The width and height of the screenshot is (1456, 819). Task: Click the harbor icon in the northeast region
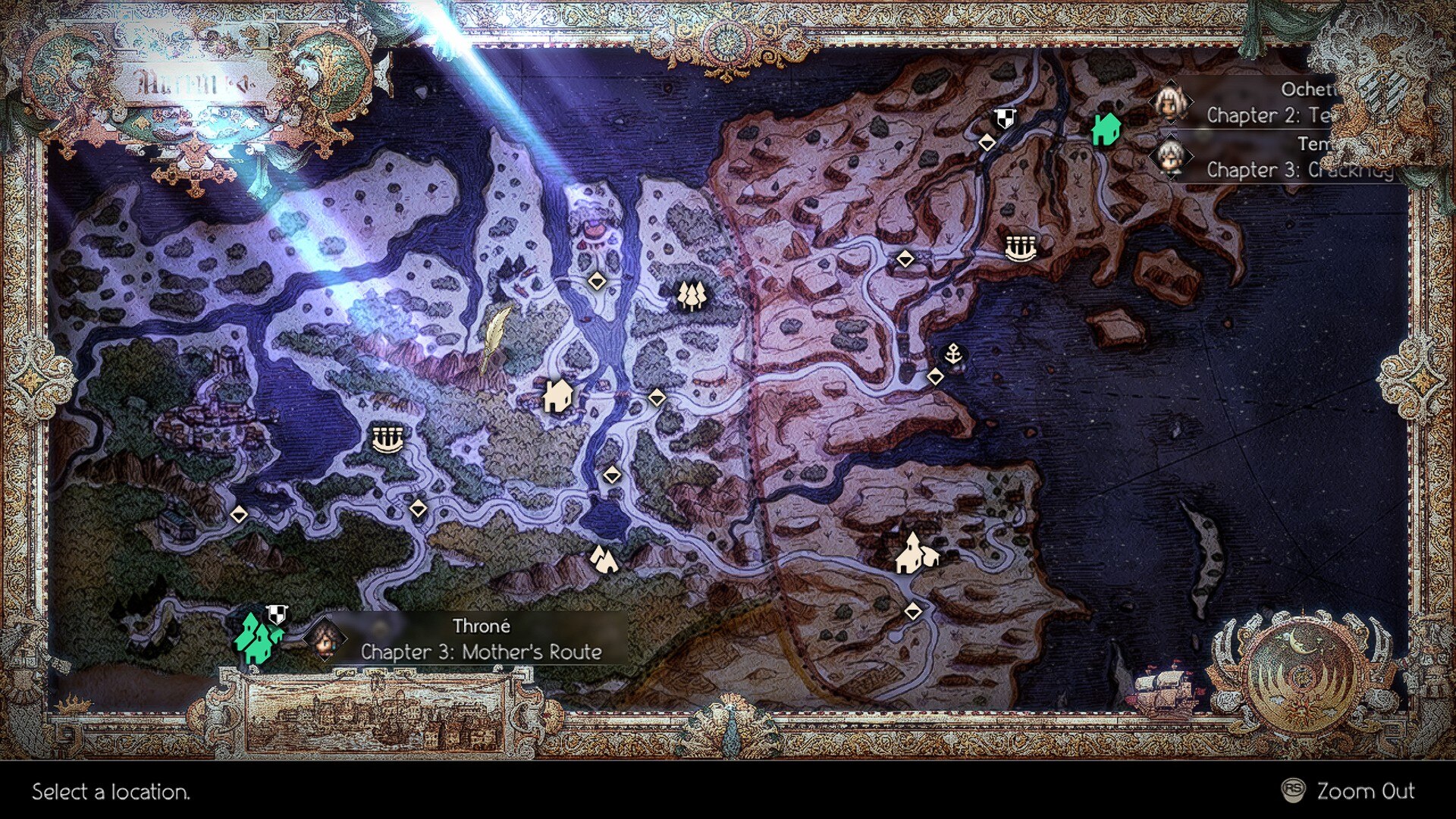(1020, 249)
